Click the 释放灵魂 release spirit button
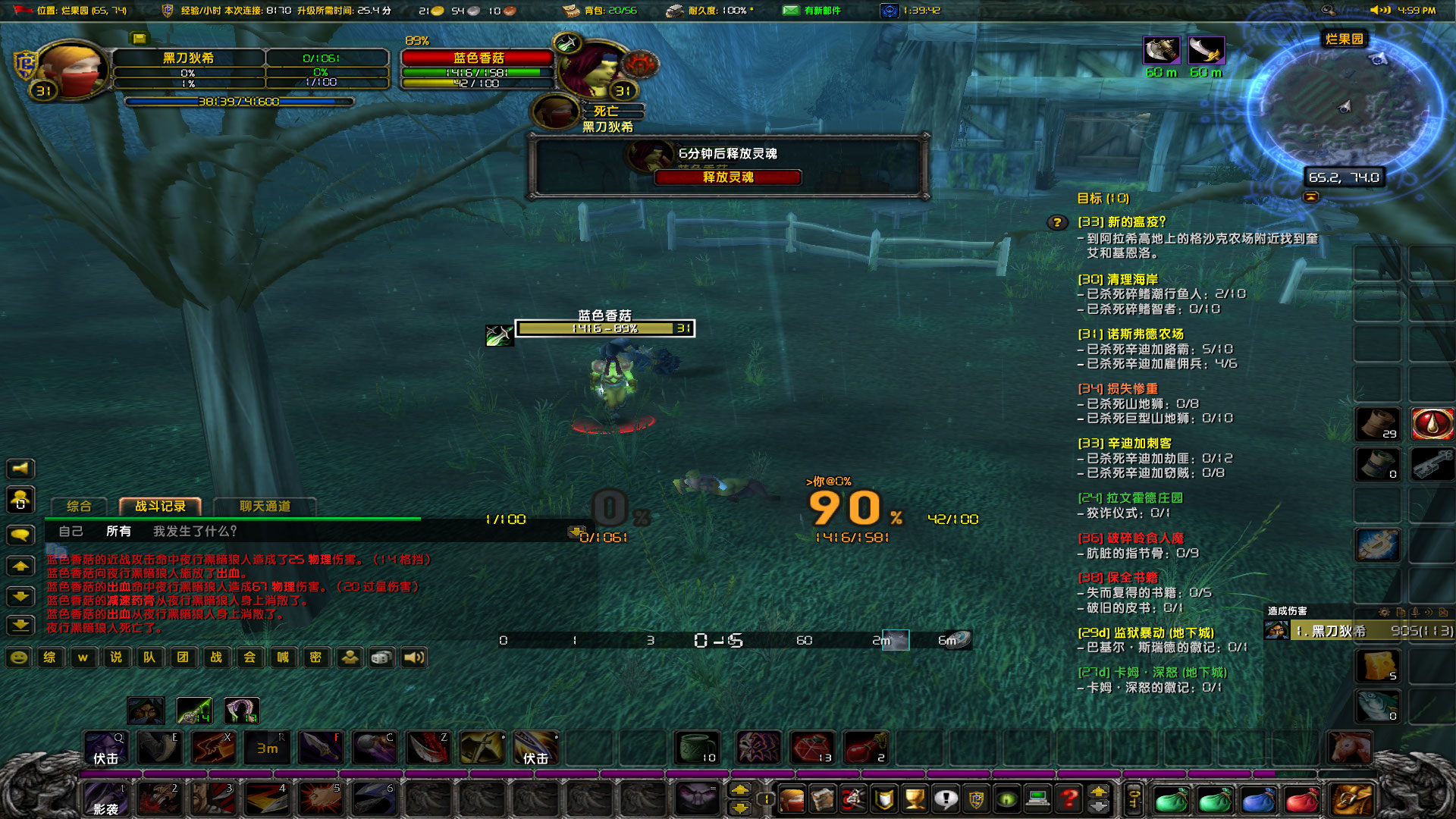 pyautogui.click(x=728, y=177)
